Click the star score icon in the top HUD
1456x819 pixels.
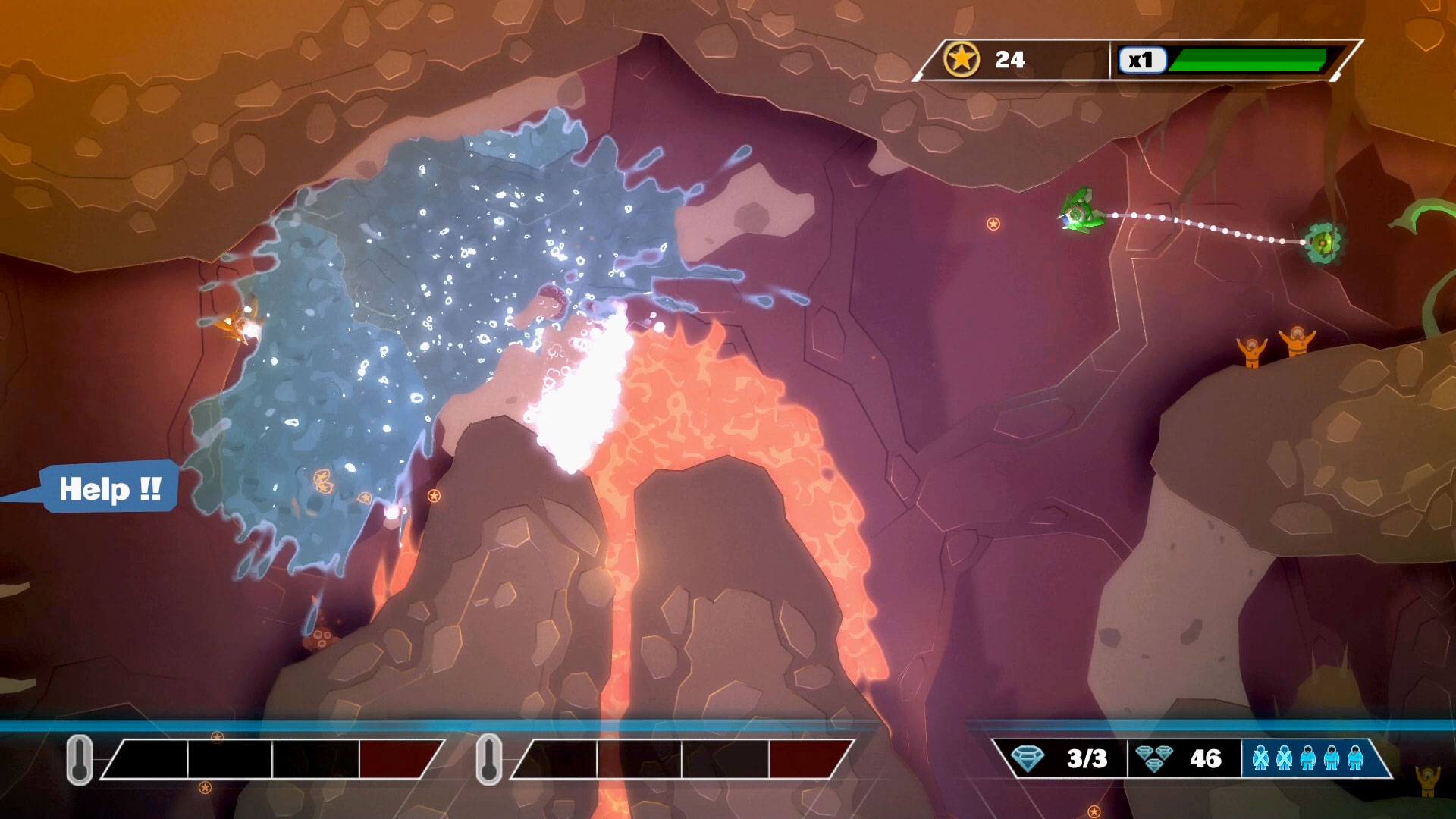(965, 60)
